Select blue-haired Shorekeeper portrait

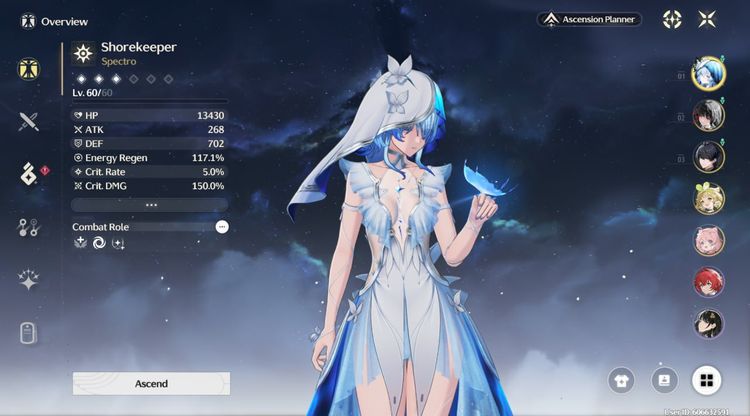[708, 74]
